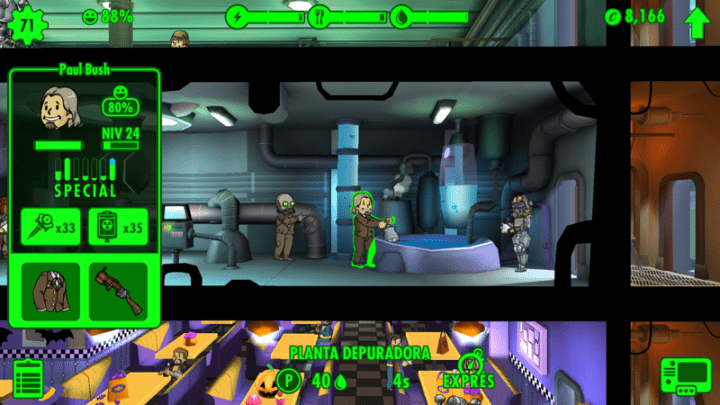720x405 pixels.
Task: Select the equipped weapon slot
Action: click(x=118, y=292)
